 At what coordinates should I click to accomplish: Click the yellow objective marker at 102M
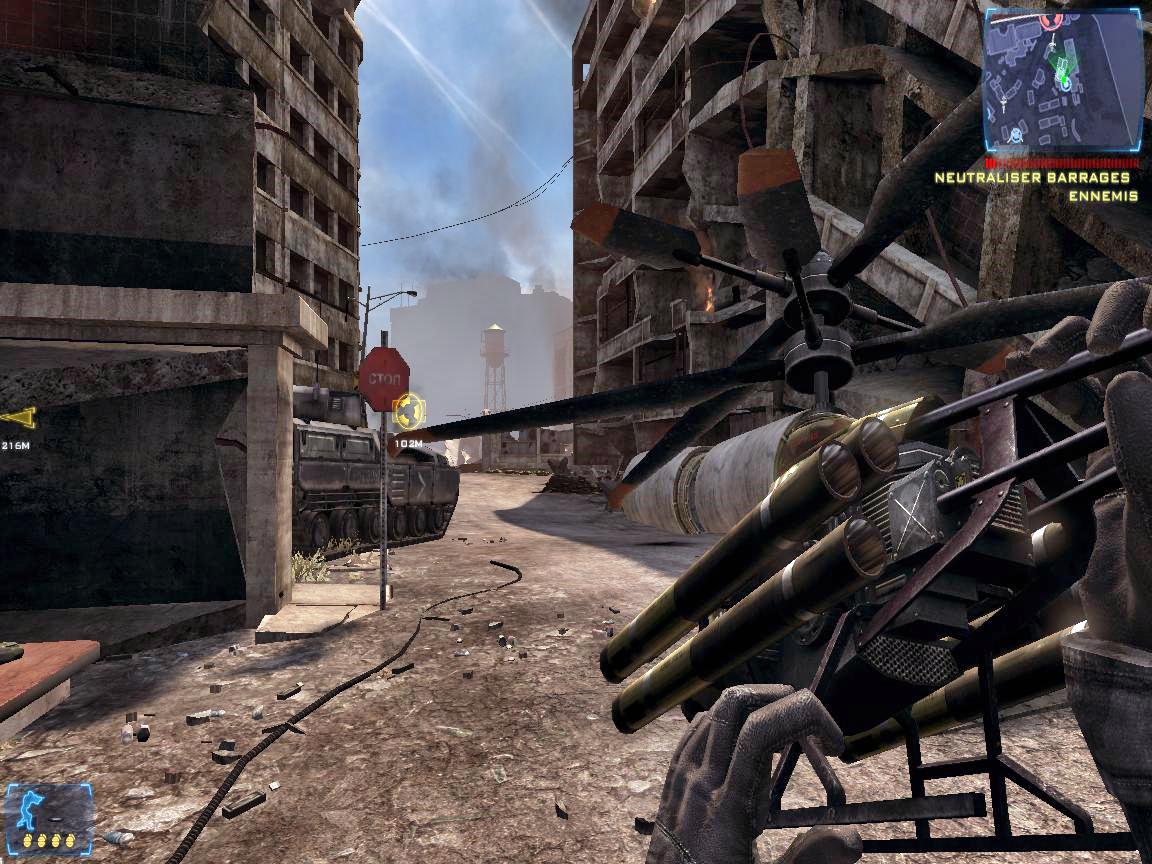(409, 411)
